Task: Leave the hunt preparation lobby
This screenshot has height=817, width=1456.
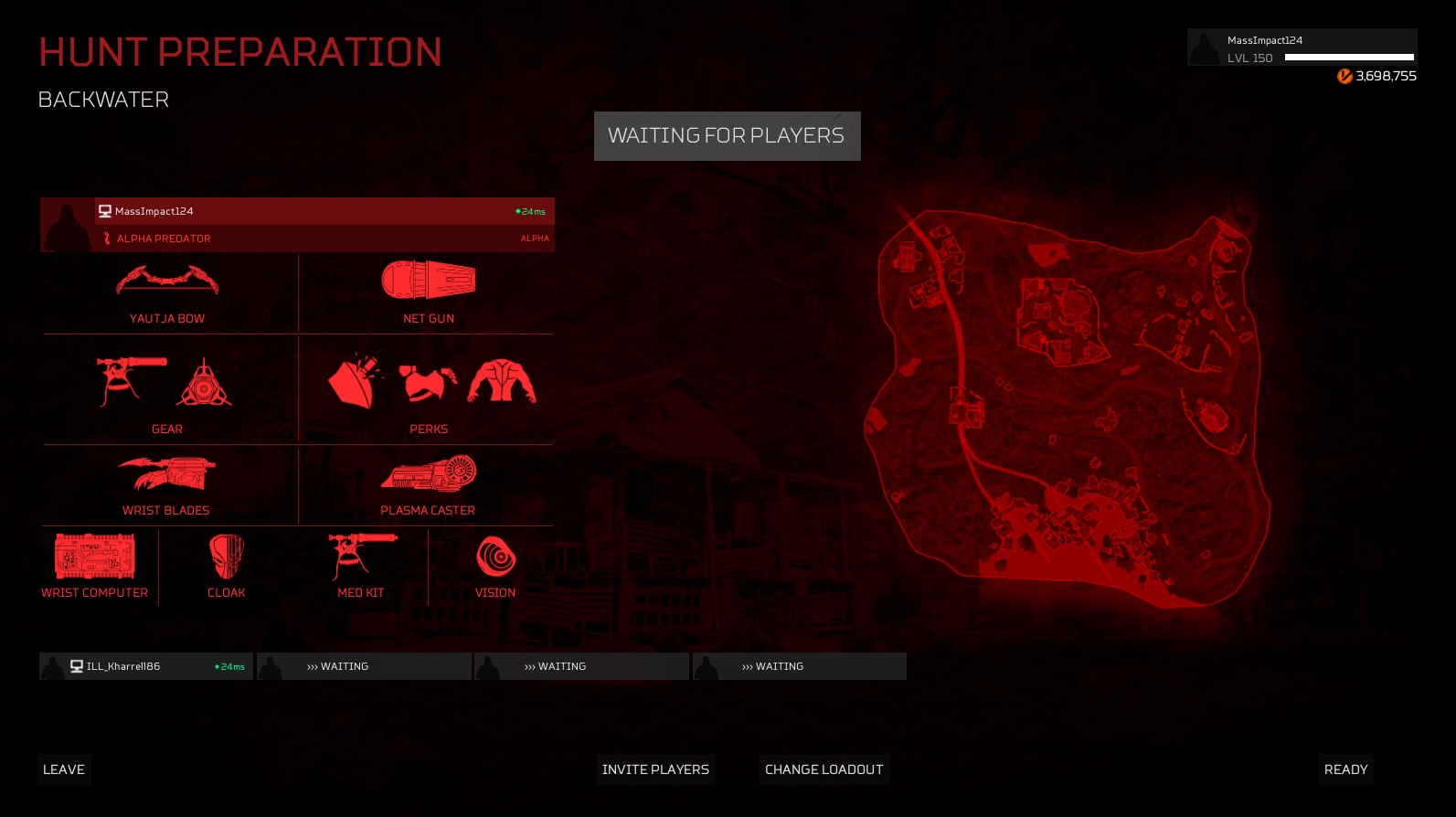Action: (64, 769)
